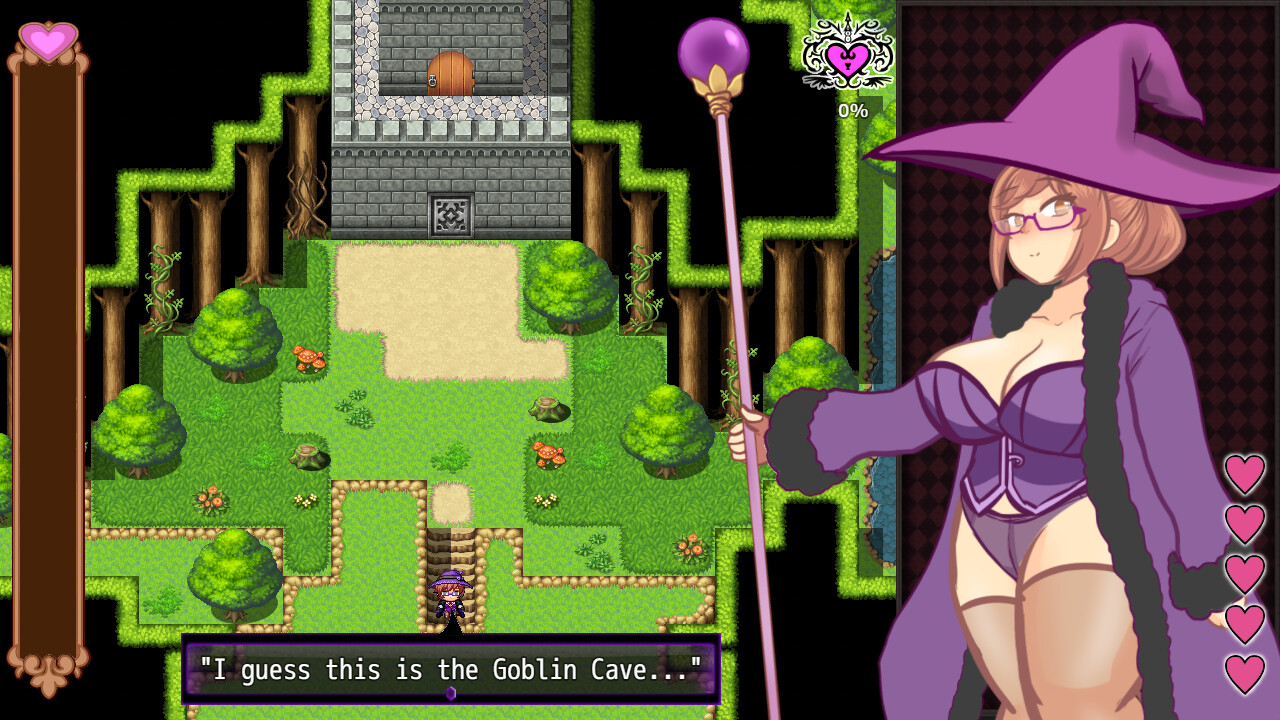Image resolution: width=1280 pixels, height=720 pixels.
Task: Click the heart-lock symbol inside the emblem
Action: click(x=846, y=62)
